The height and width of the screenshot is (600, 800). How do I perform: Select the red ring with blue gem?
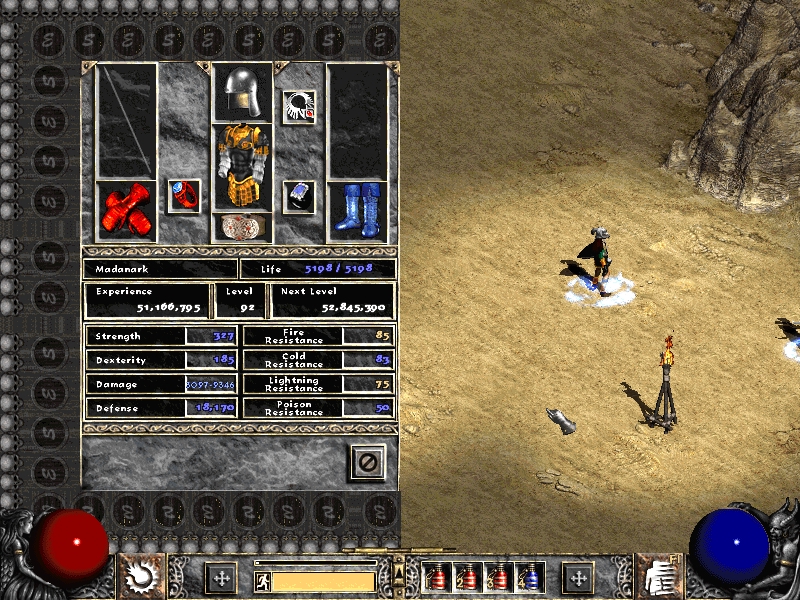click(183, 195)
